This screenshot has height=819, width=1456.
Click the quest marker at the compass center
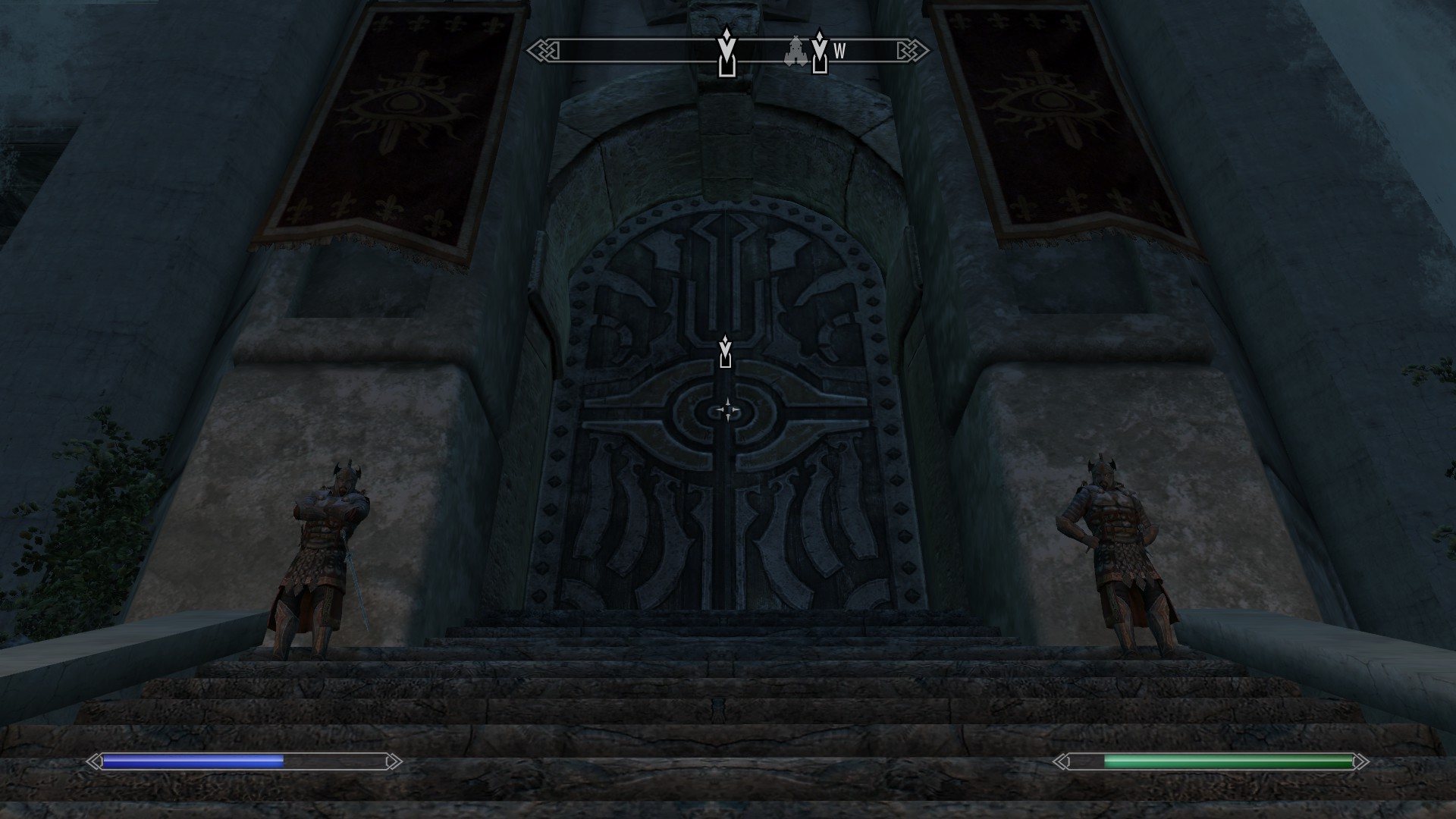point(726,52)
